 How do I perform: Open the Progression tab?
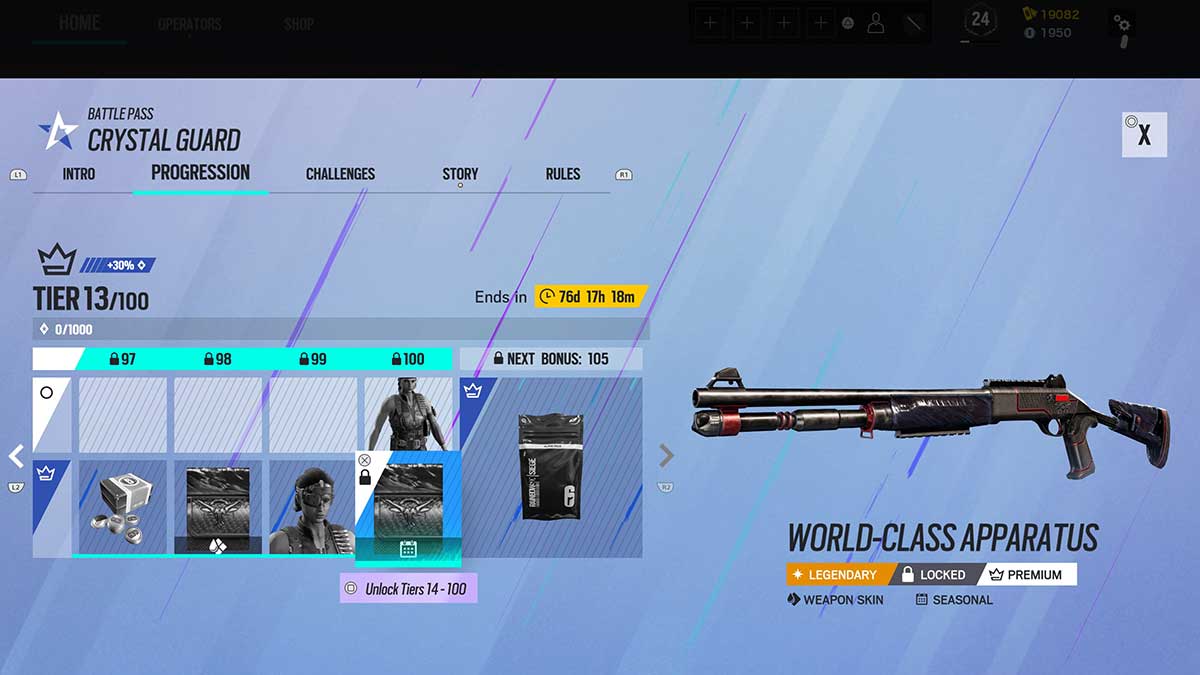tap(200, 173)
